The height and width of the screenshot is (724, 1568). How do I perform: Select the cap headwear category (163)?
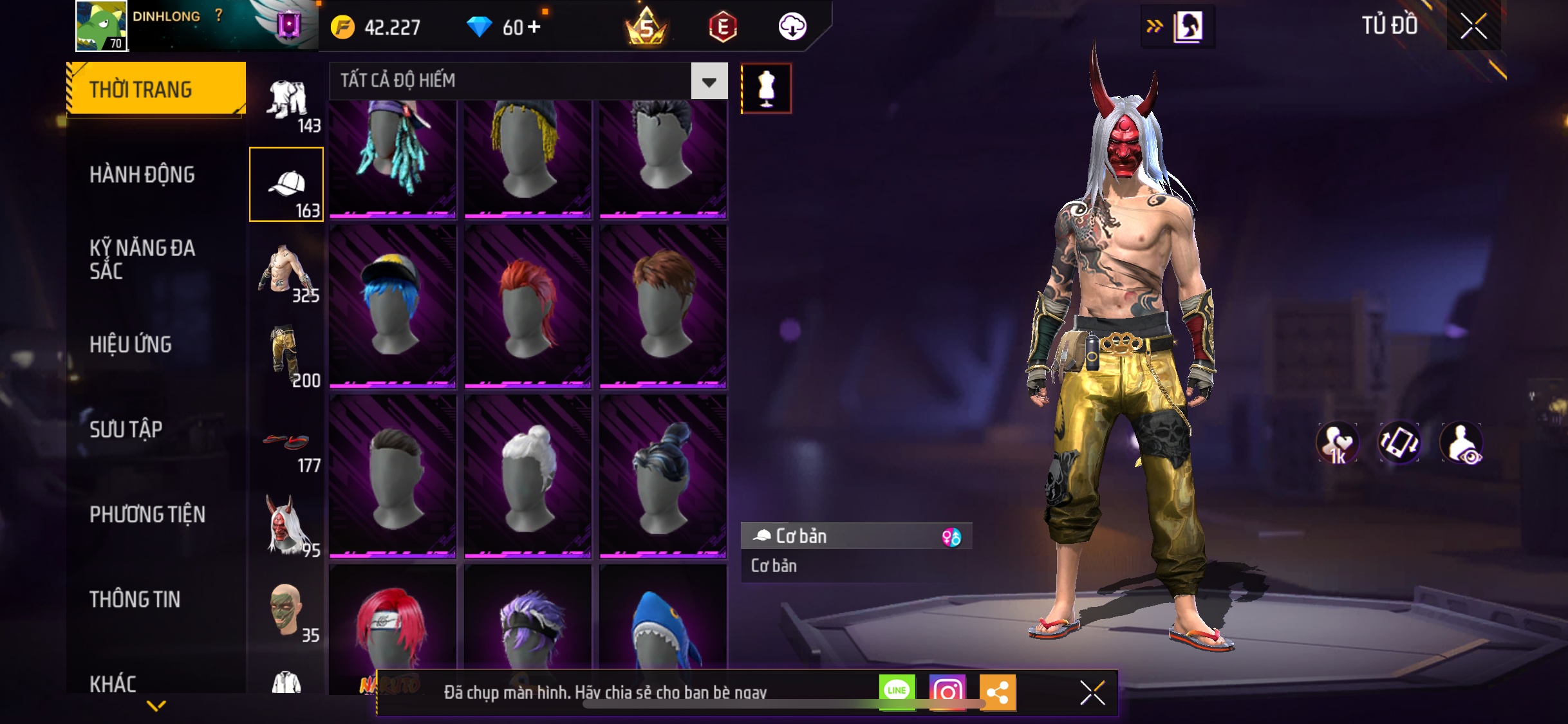coord(286,185)
